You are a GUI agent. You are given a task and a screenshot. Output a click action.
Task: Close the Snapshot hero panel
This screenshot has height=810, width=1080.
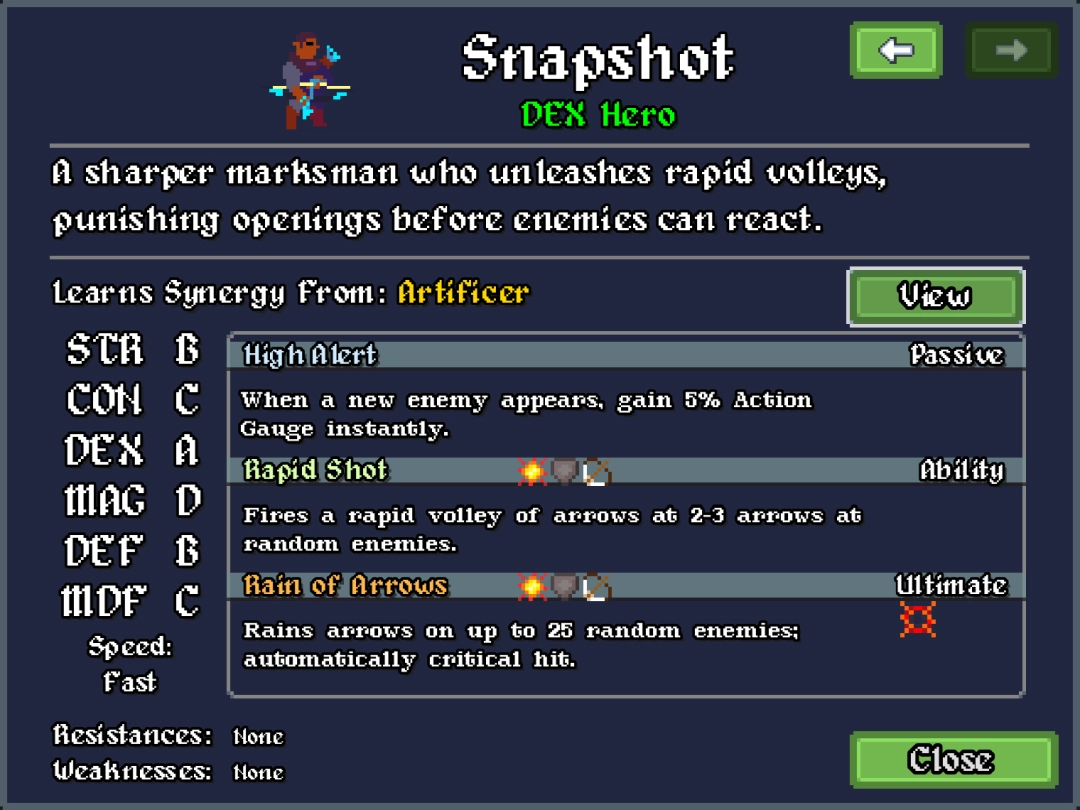952,759
